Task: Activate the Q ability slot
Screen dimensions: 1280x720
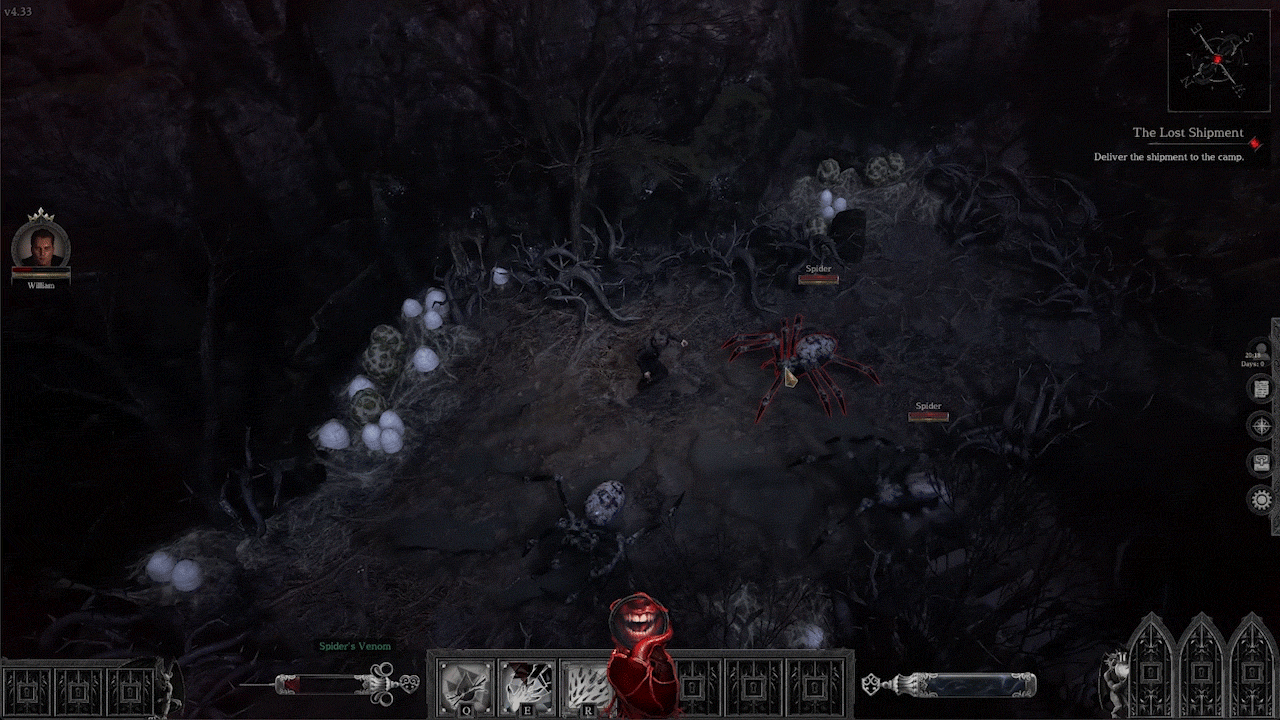Action: click(466, 687)
